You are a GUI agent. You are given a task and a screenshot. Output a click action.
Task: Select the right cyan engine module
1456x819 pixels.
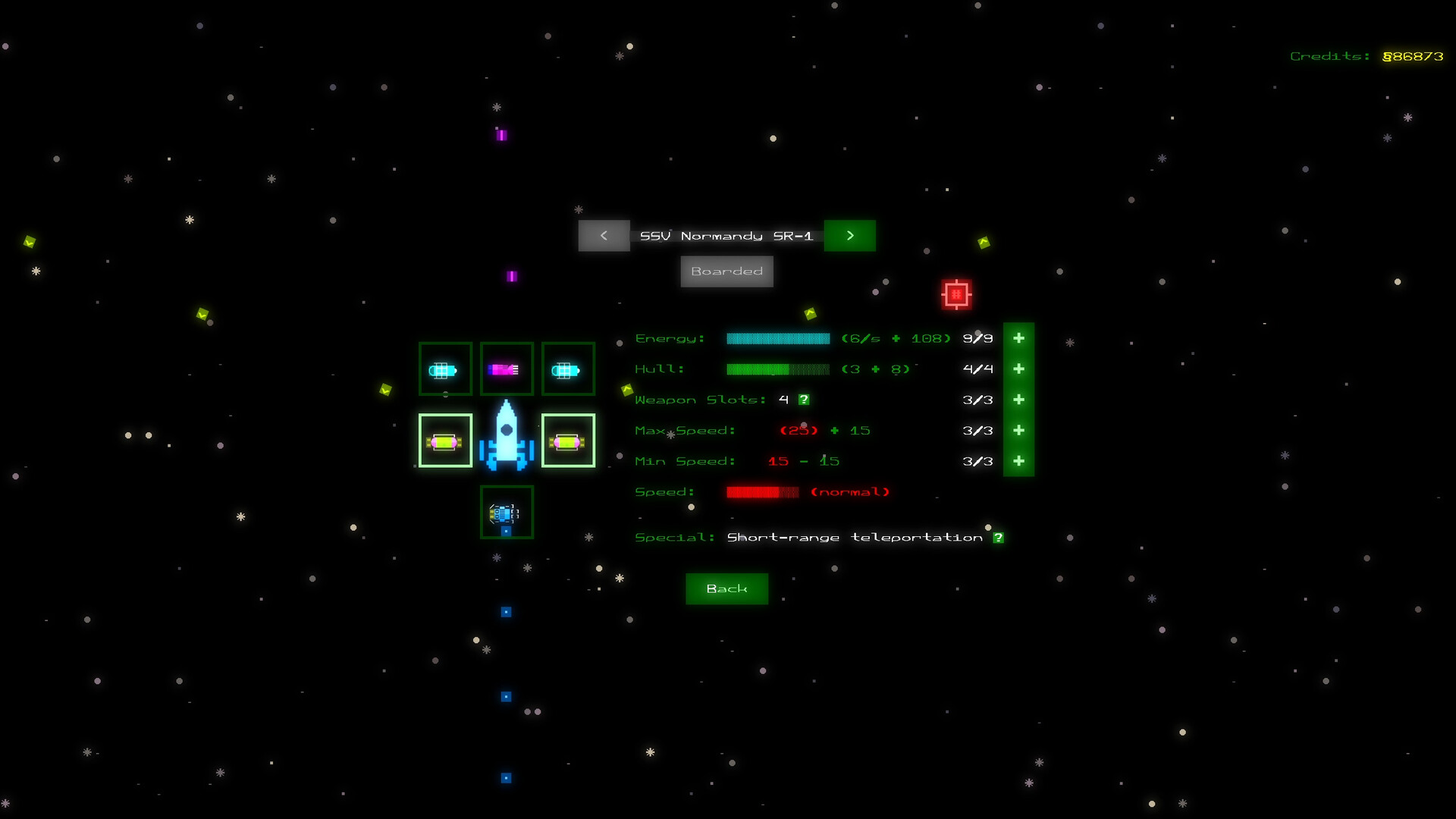coord(567,369)
